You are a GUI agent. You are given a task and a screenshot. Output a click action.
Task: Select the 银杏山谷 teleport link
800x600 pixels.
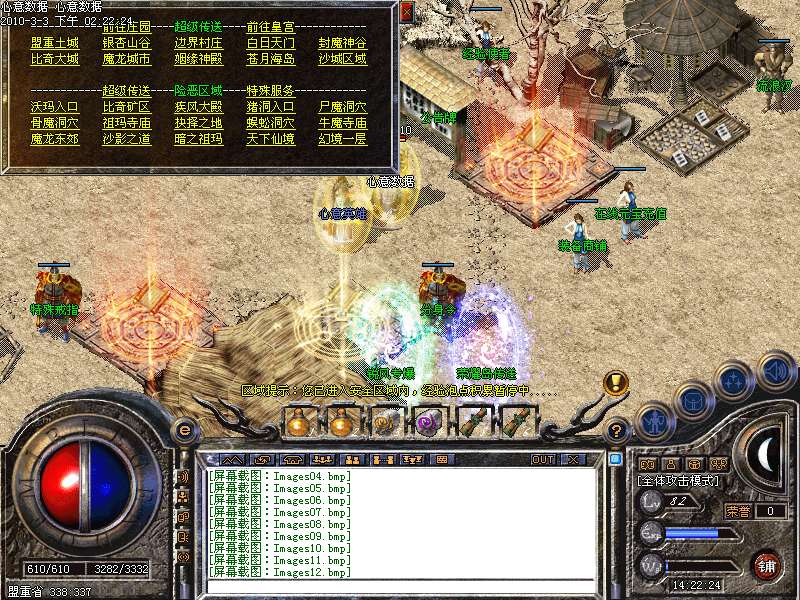coord(126,43)
